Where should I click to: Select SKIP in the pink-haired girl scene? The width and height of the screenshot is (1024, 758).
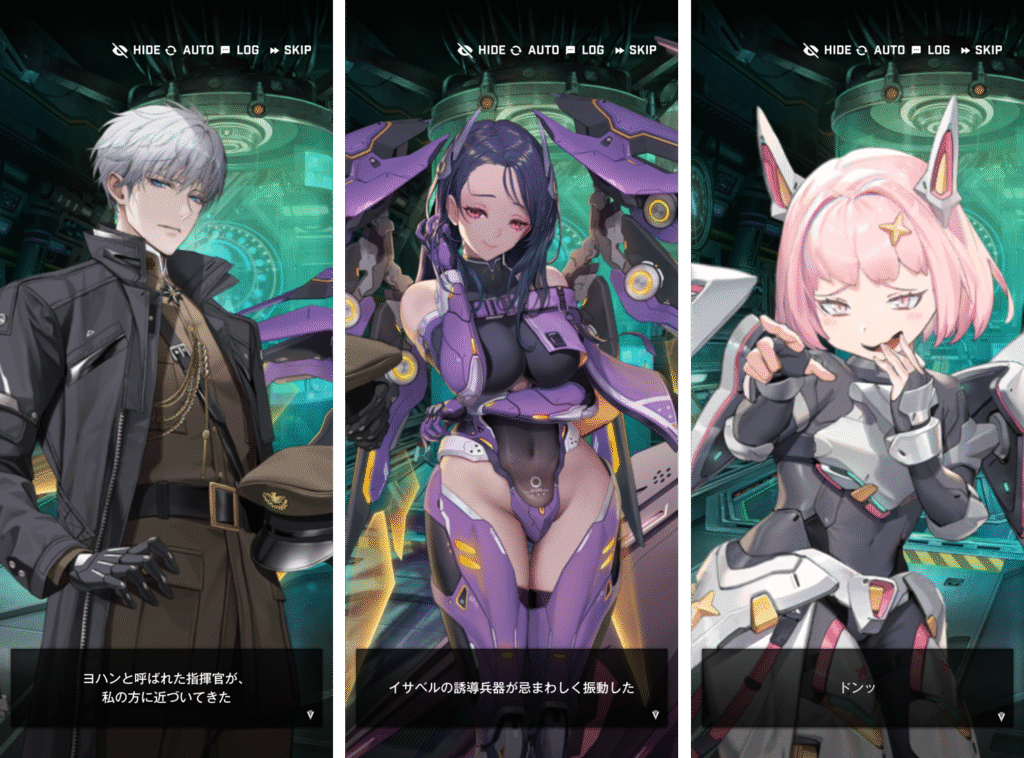click(982, 50)
